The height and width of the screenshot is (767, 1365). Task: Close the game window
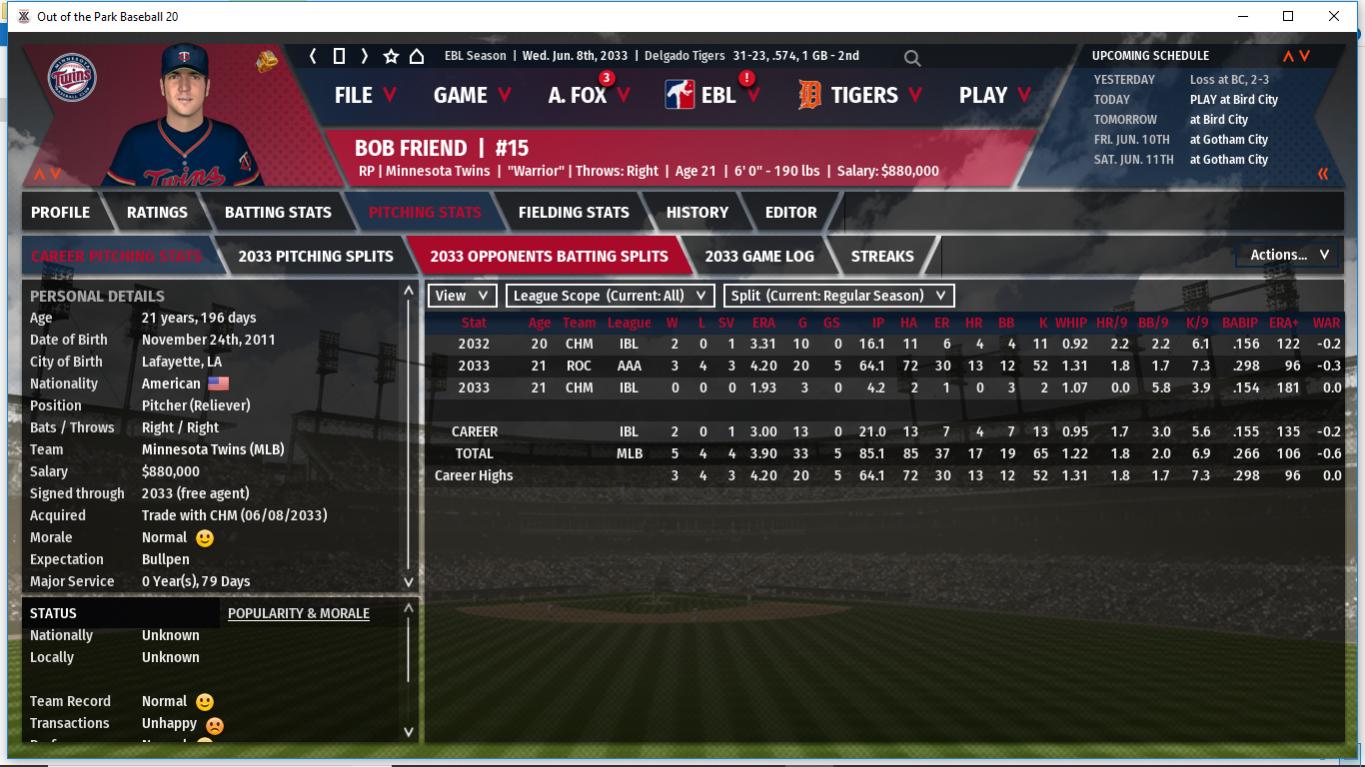tap(1334, 16)
